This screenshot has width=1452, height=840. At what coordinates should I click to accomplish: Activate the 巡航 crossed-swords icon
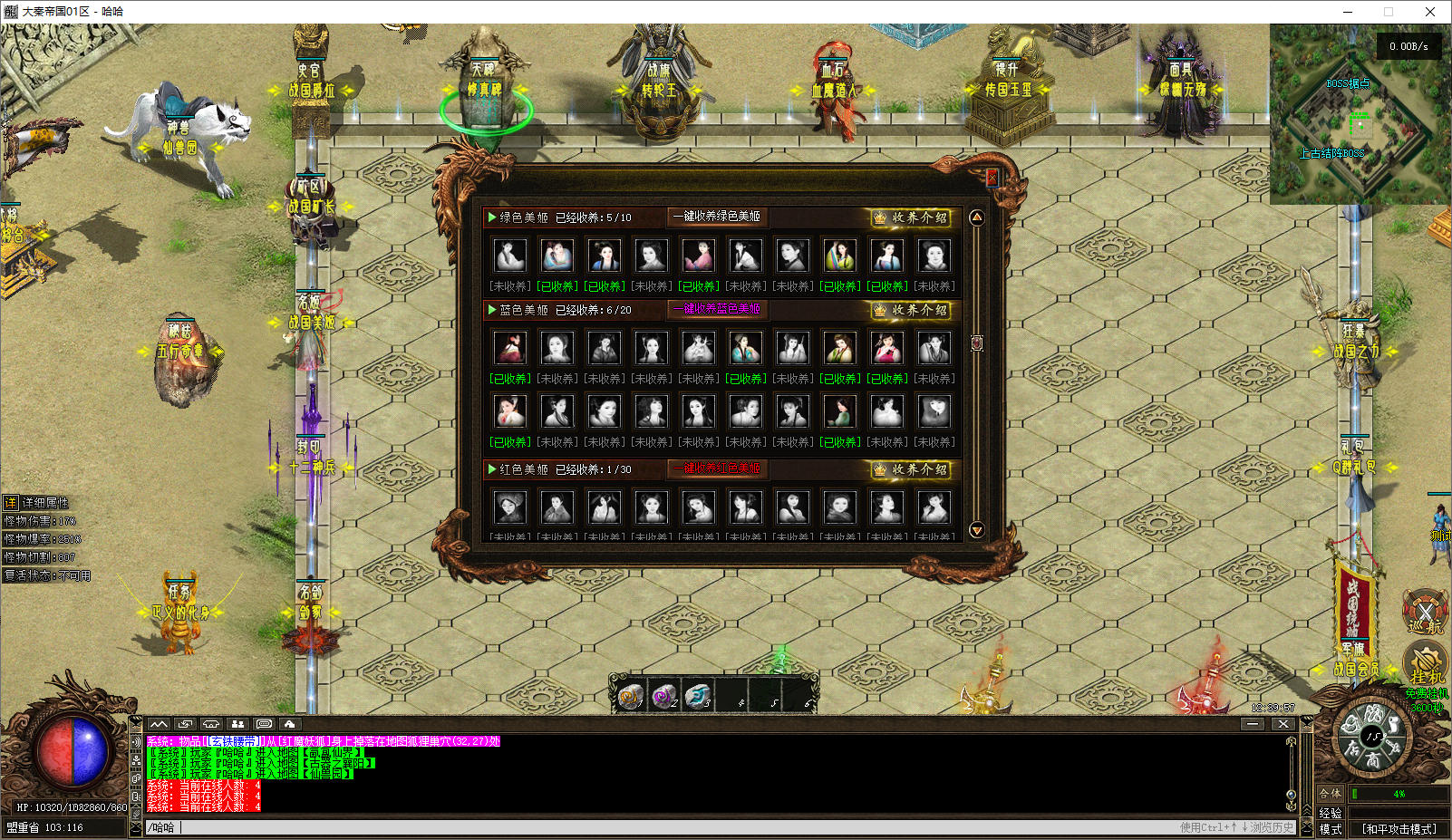tap(1425, 611)
